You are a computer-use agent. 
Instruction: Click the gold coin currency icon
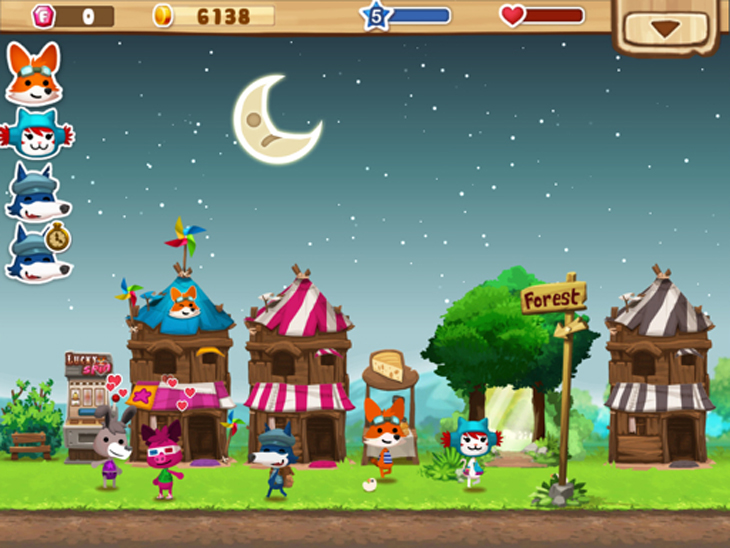tap(162, 16)
